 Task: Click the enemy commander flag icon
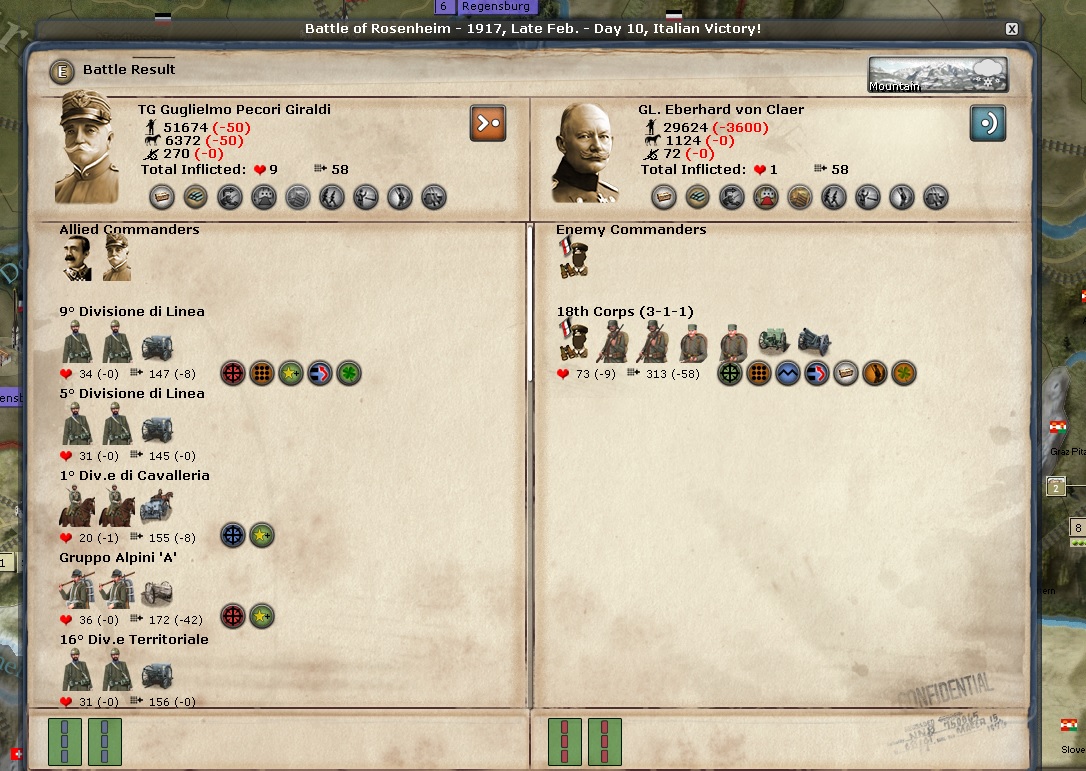(573, 260)
